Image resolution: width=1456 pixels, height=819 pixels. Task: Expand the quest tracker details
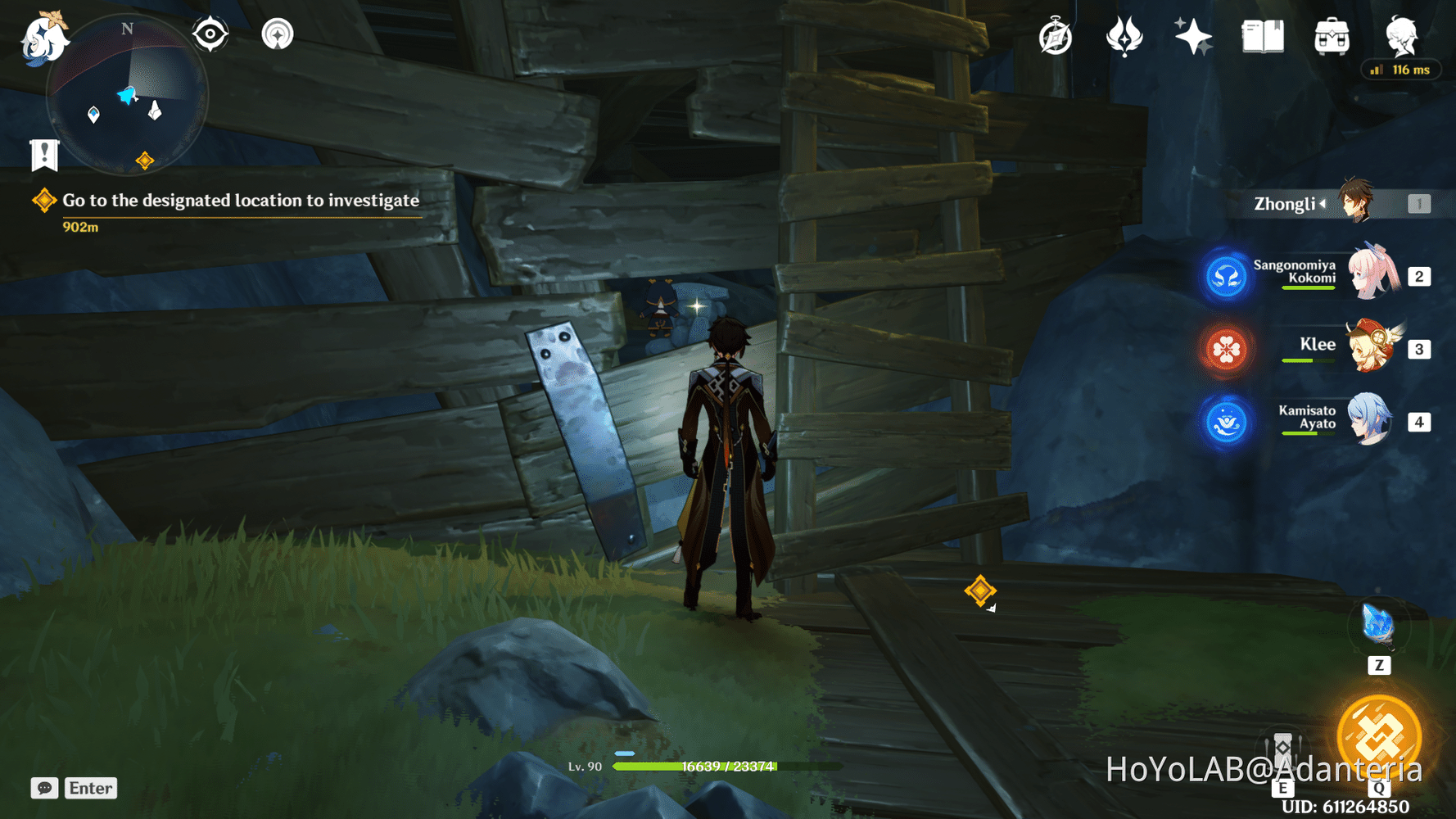237,201
